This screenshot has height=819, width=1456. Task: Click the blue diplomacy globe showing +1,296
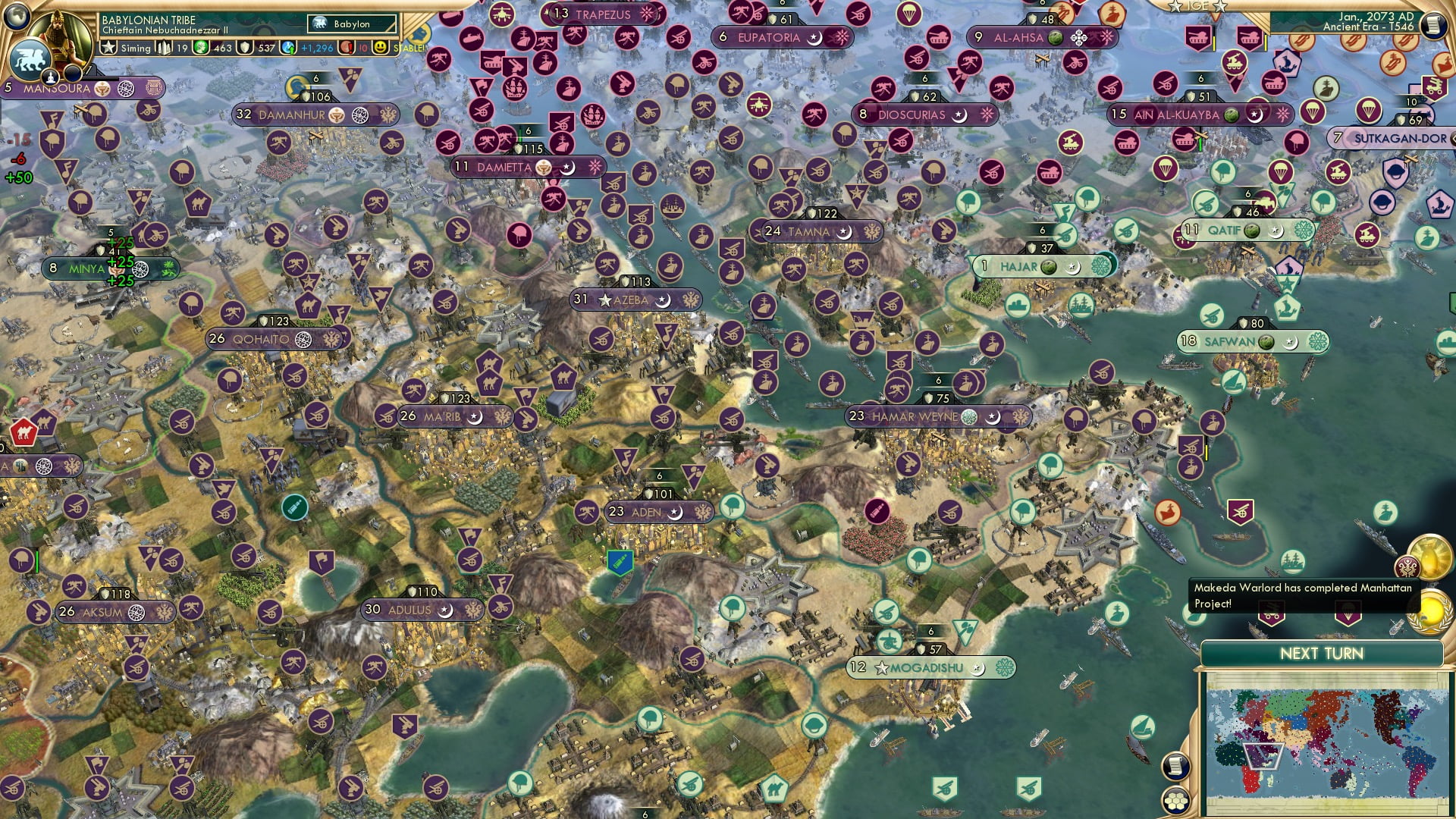[288, 48]
